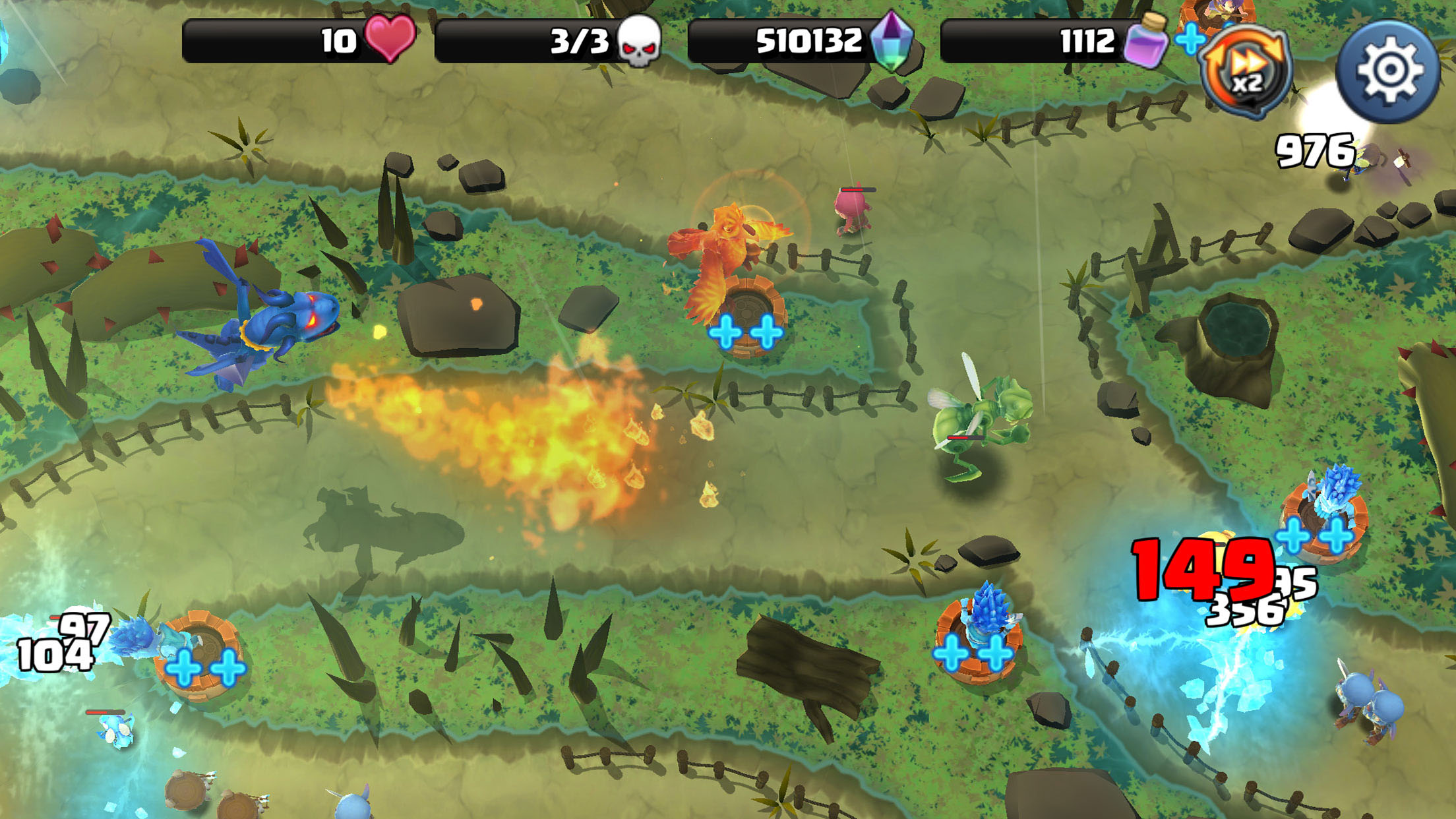Toggle the x2 fast-forward speed button
Viewport: 1456px width, 819px height.
[1246, 73]
